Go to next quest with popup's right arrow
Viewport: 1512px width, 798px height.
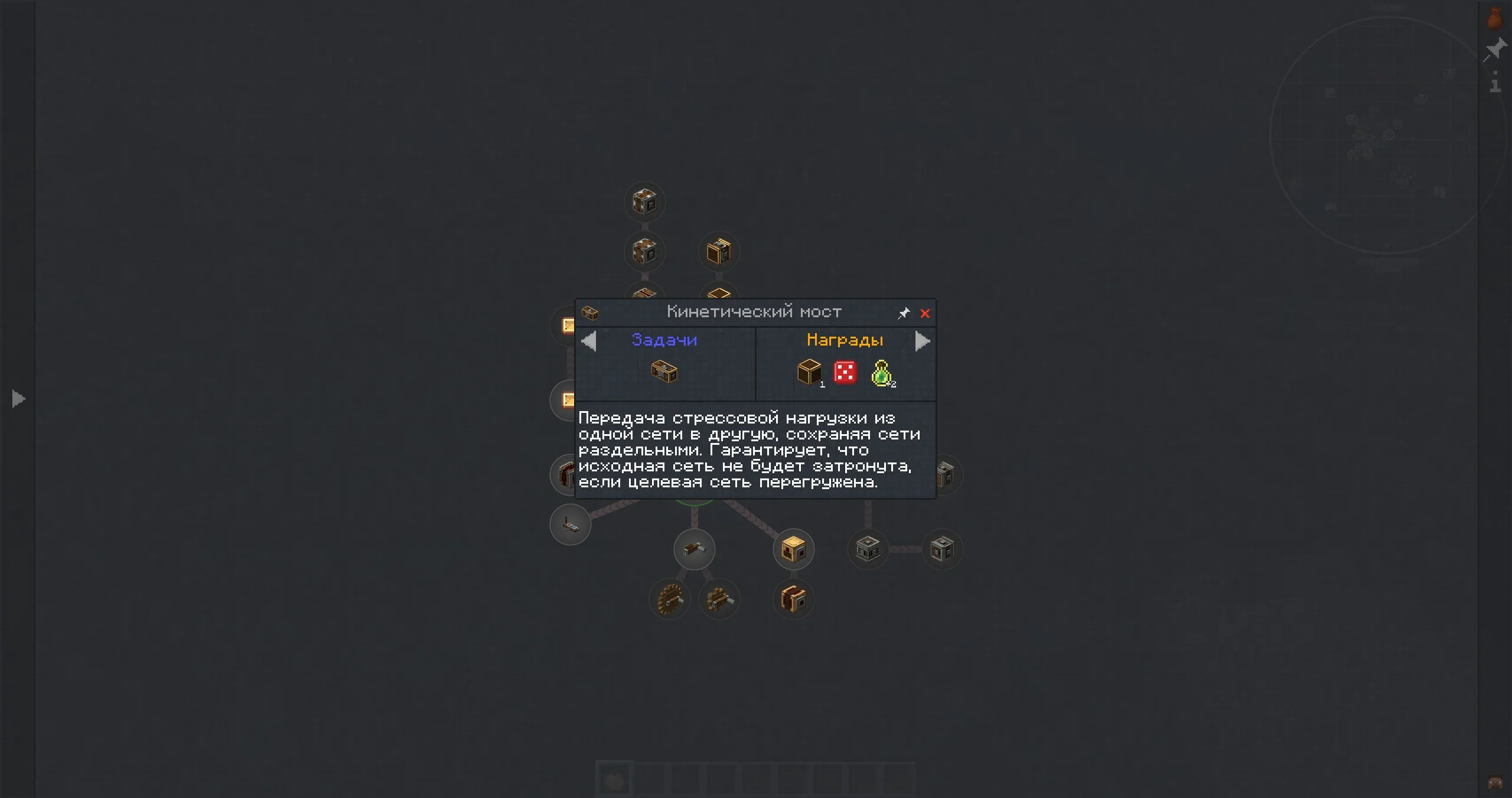click(922, 341)
